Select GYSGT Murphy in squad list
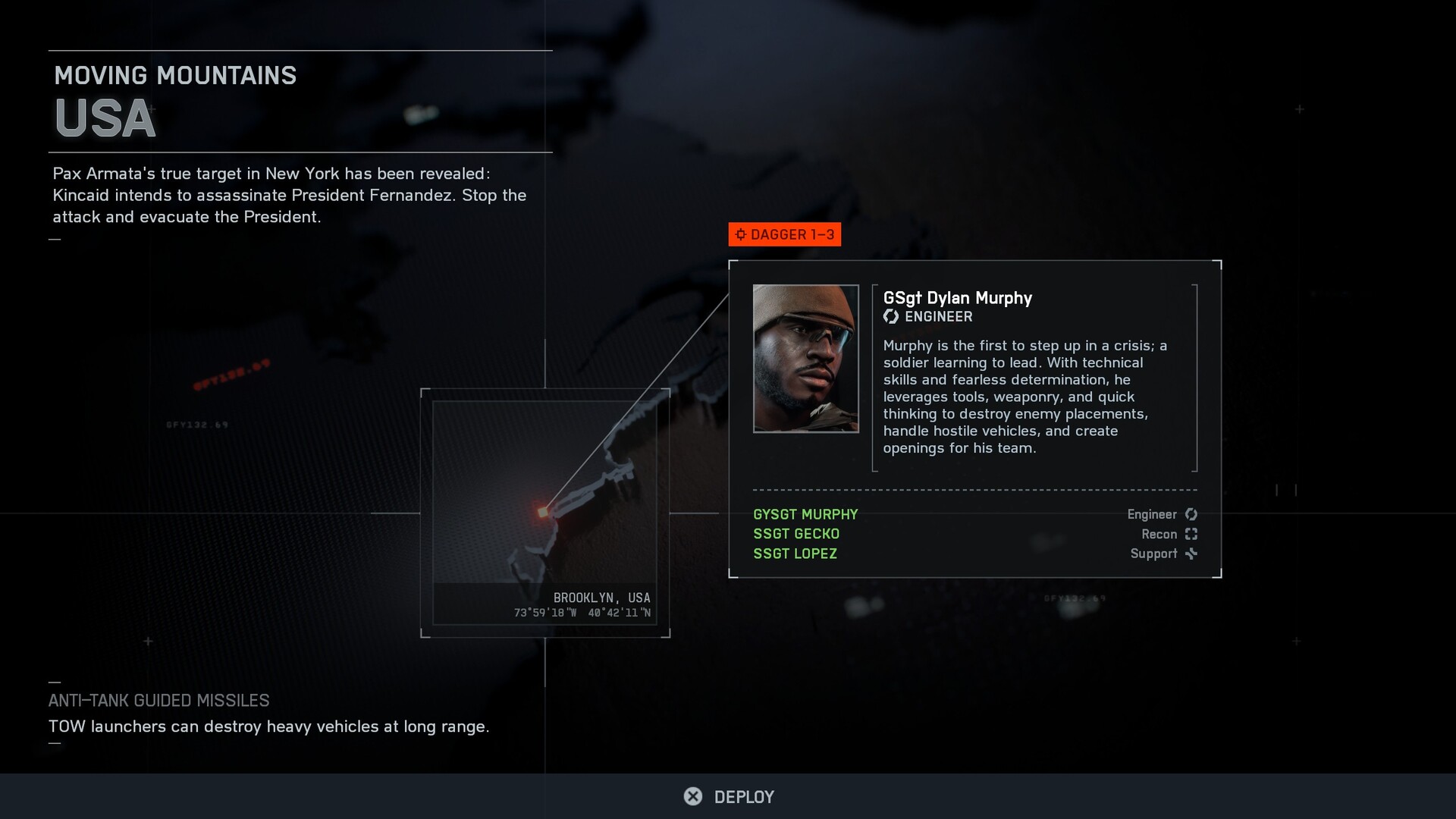This screenshot has height=819, width=1456. (805, 514)
